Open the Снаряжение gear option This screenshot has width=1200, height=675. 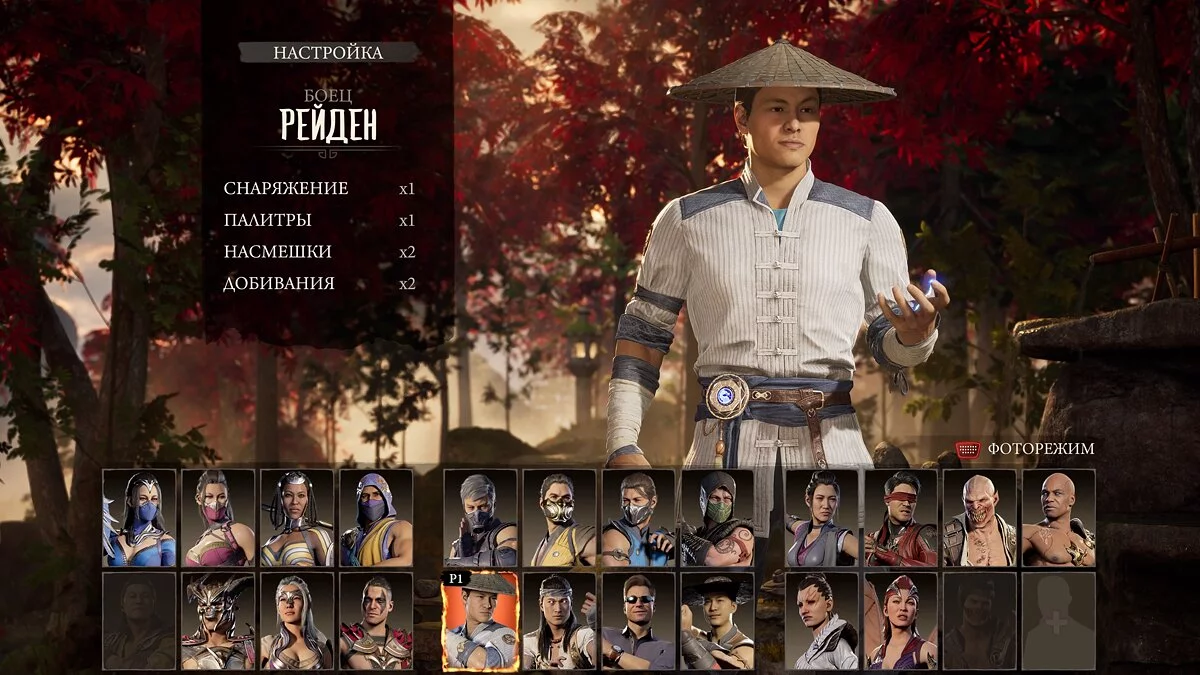[x=286, y=189]
